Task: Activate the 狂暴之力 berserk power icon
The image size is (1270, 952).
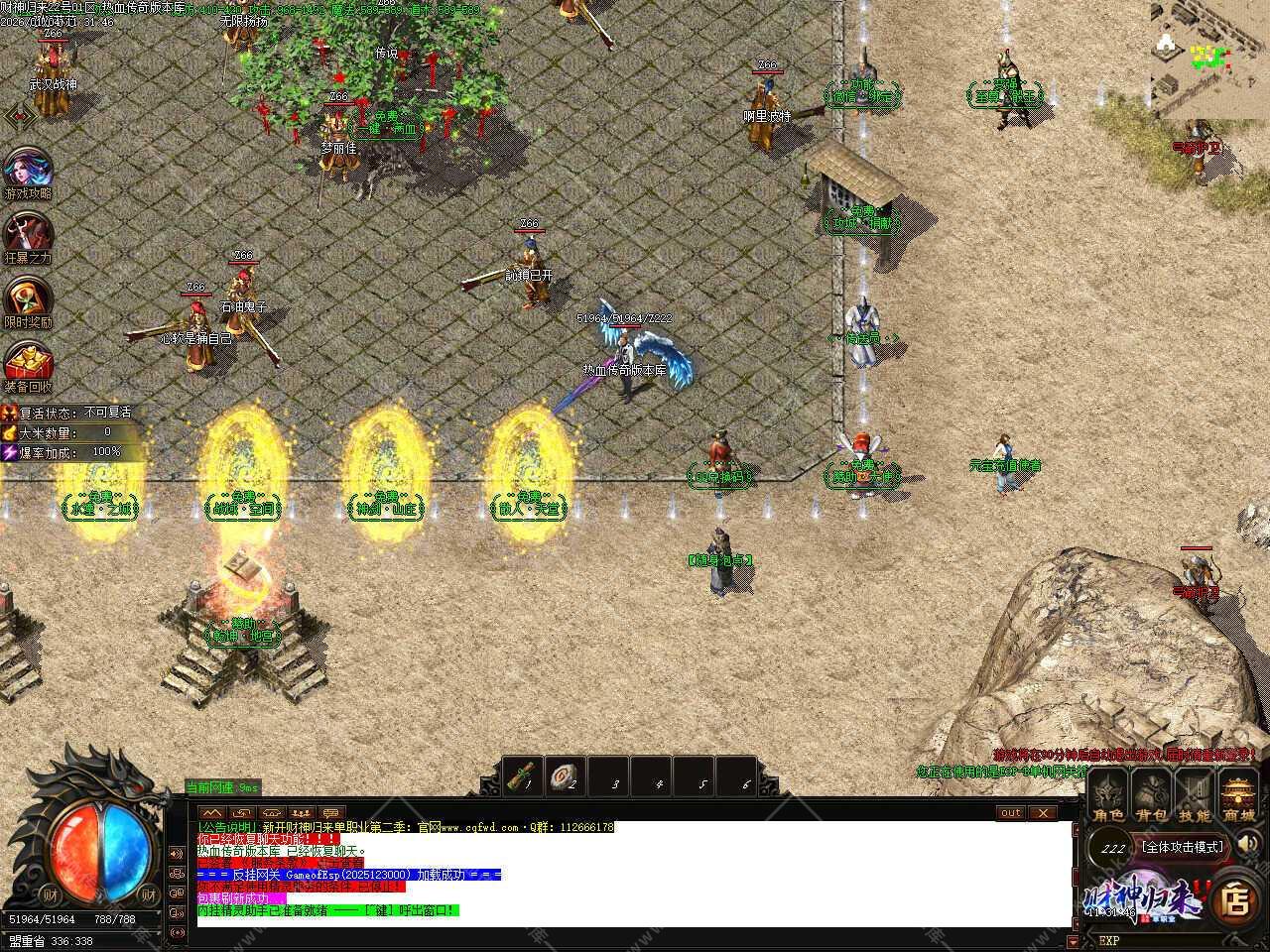Action: tap(28, 237)
